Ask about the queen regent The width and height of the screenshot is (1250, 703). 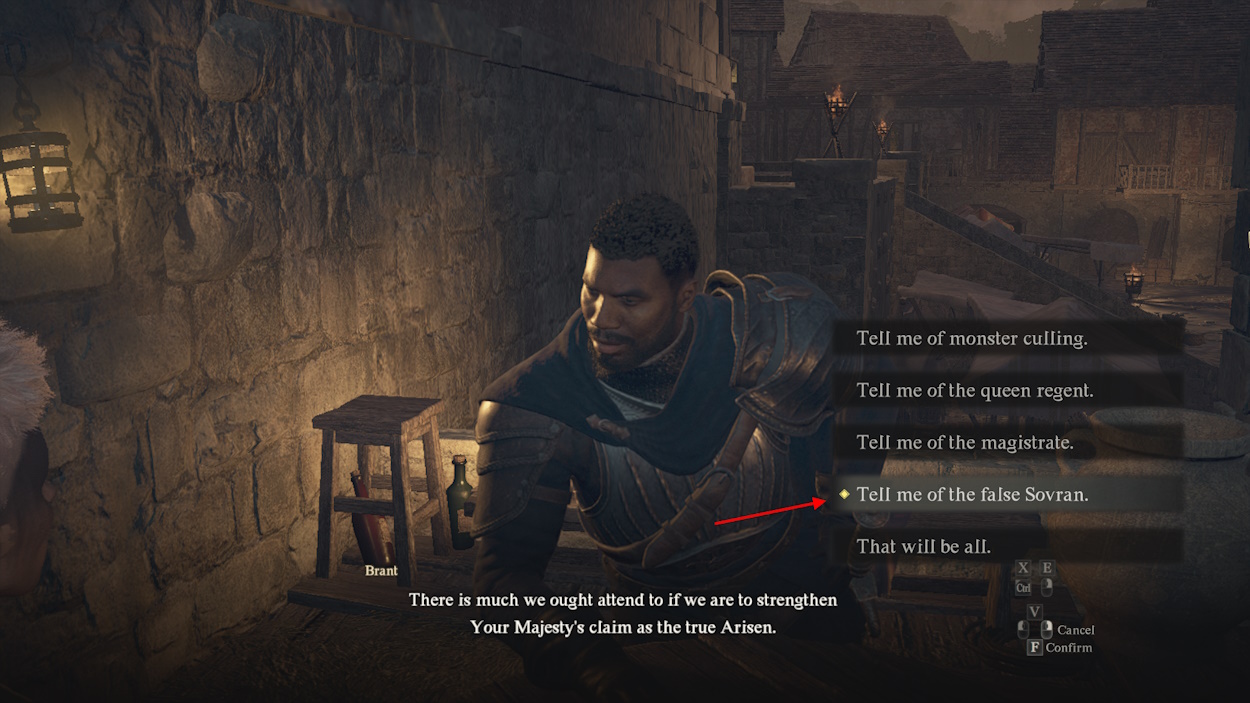[x=974, y=390]
